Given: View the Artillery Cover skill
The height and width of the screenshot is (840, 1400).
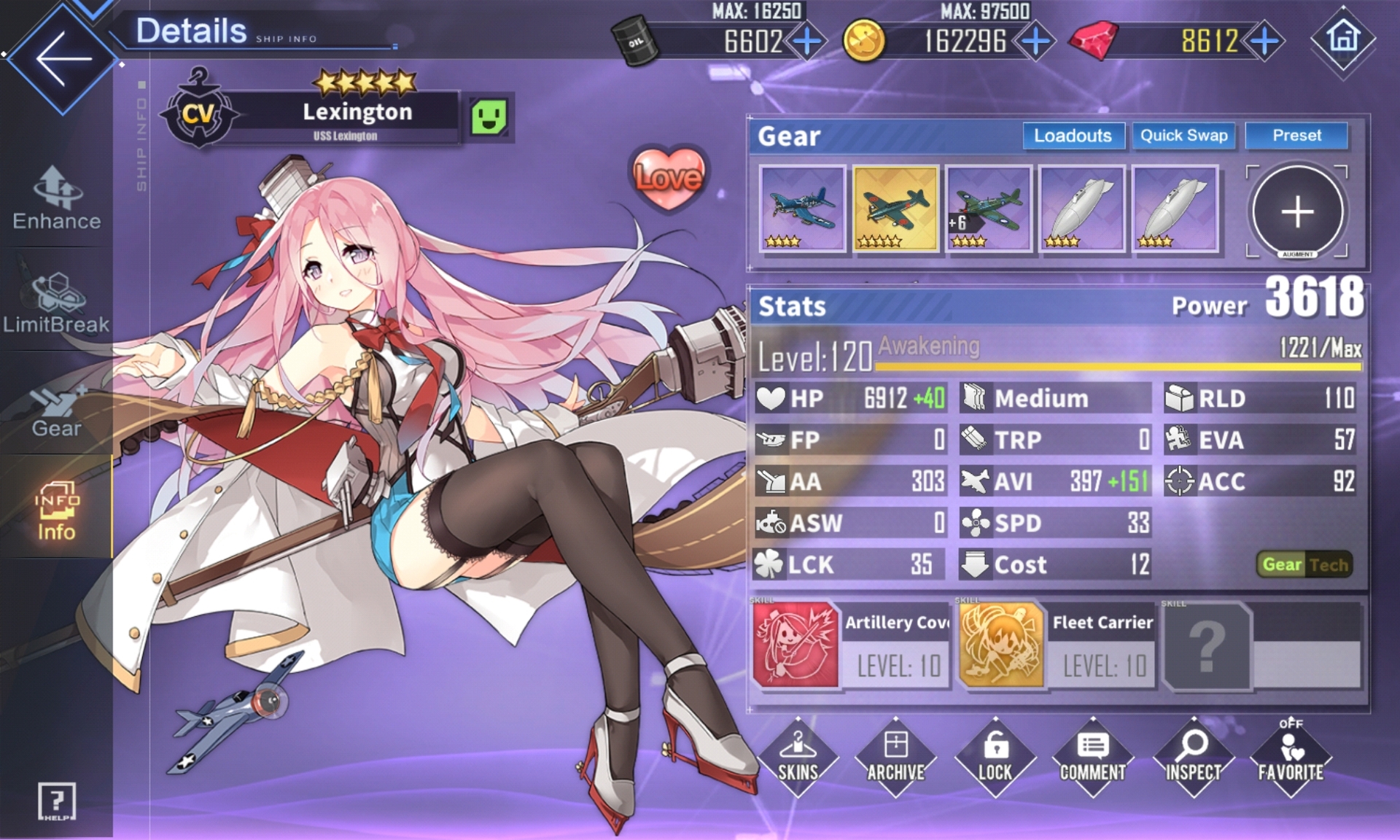Looking at the screenshot, I should tap(850, 645).
